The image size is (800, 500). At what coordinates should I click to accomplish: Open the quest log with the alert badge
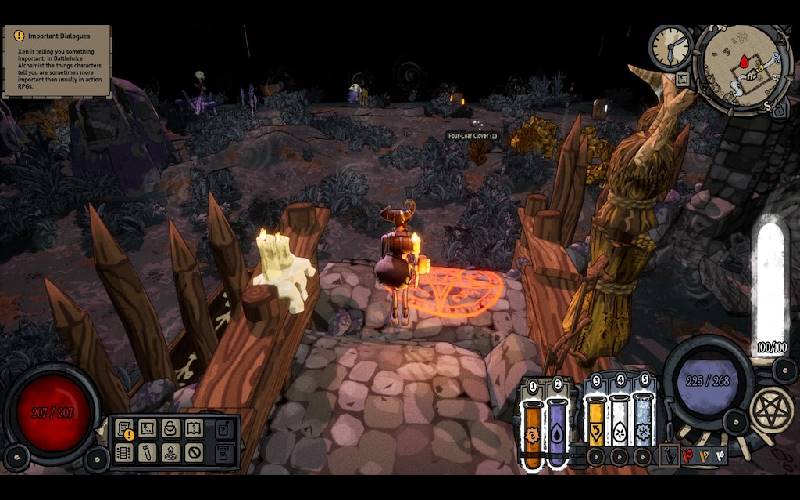[124, 429]
